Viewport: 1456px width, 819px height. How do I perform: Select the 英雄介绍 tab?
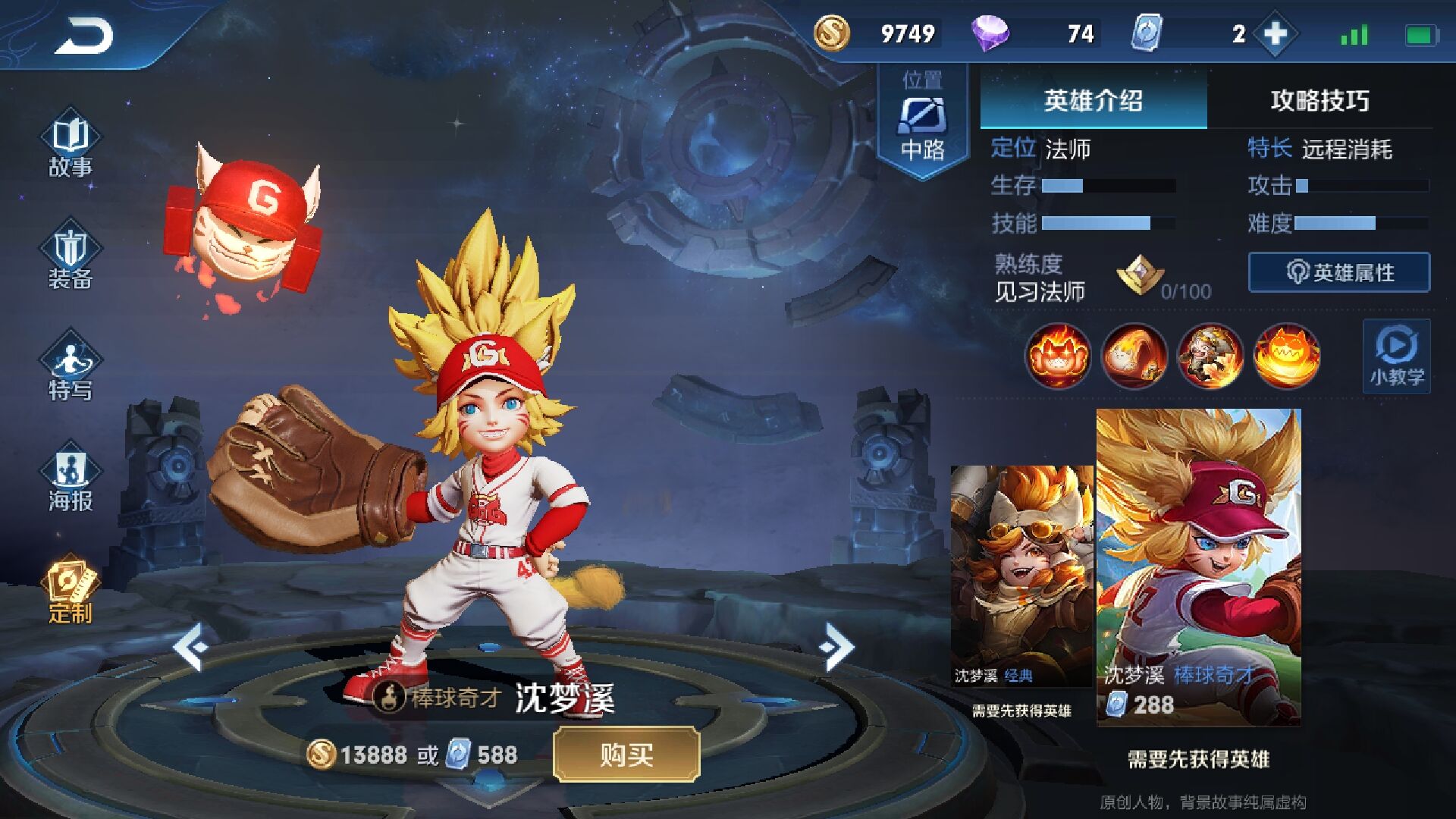pos(1093,100)
